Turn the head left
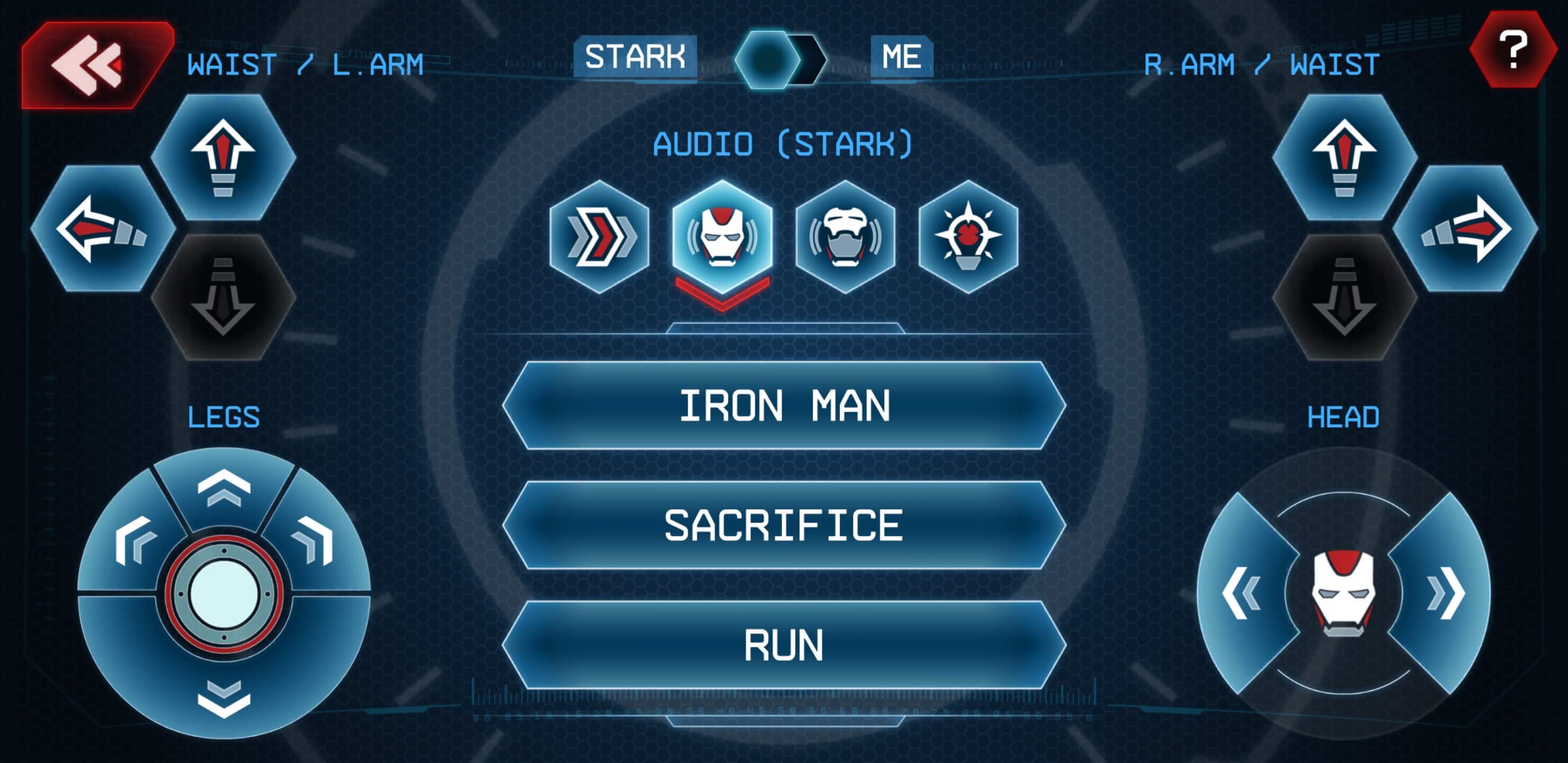The width and height of the screenshot is (1568, 763). (x=1241, y=594)
